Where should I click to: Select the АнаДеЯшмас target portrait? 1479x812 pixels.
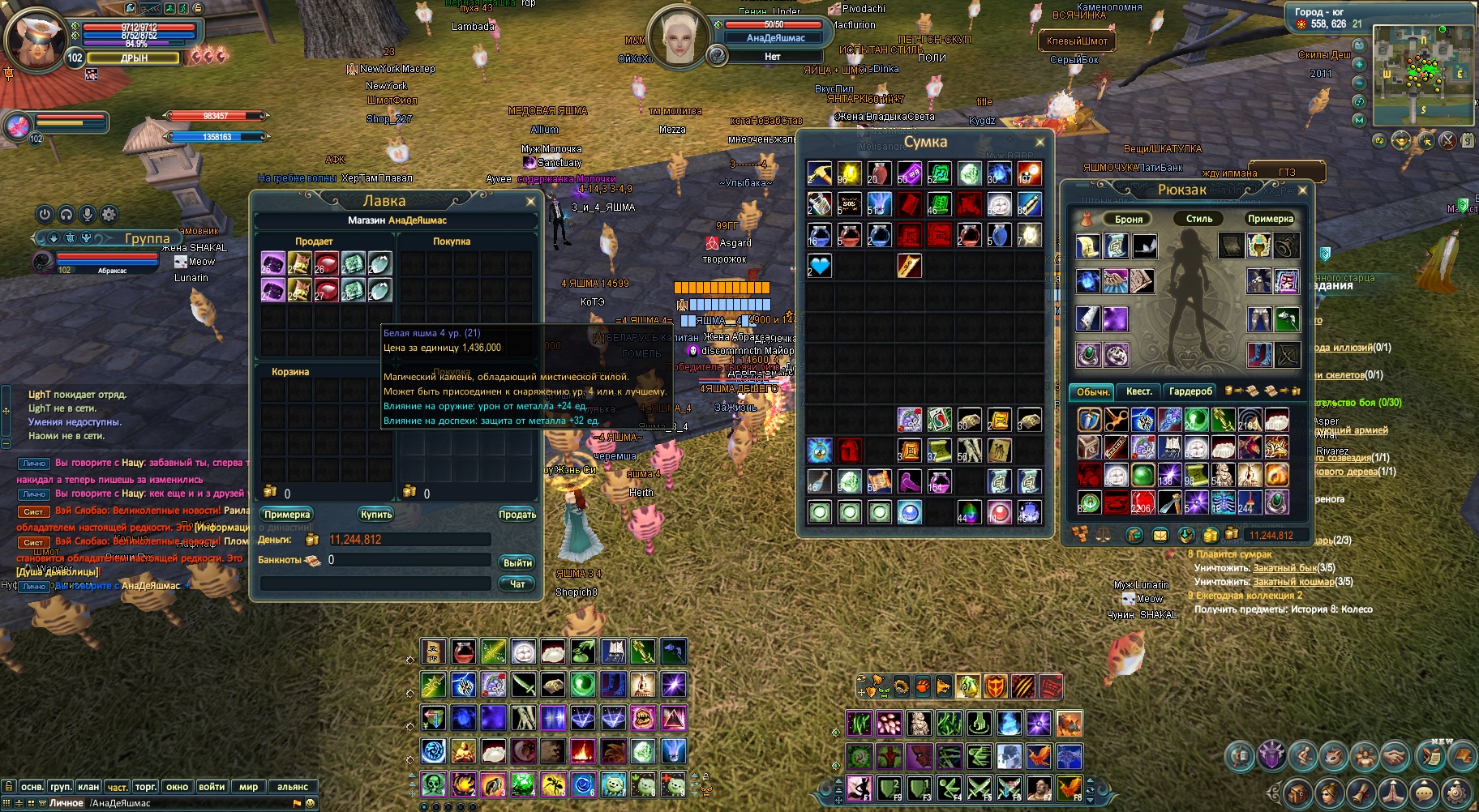coord(679,36)
